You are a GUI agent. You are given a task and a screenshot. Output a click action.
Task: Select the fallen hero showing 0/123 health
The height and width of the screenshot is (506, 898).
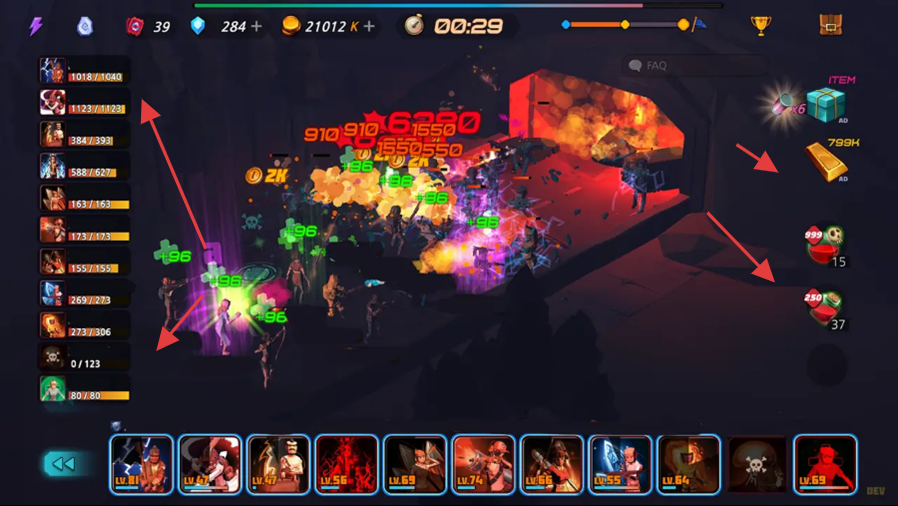pyautogui.click(x=84, y=357)
